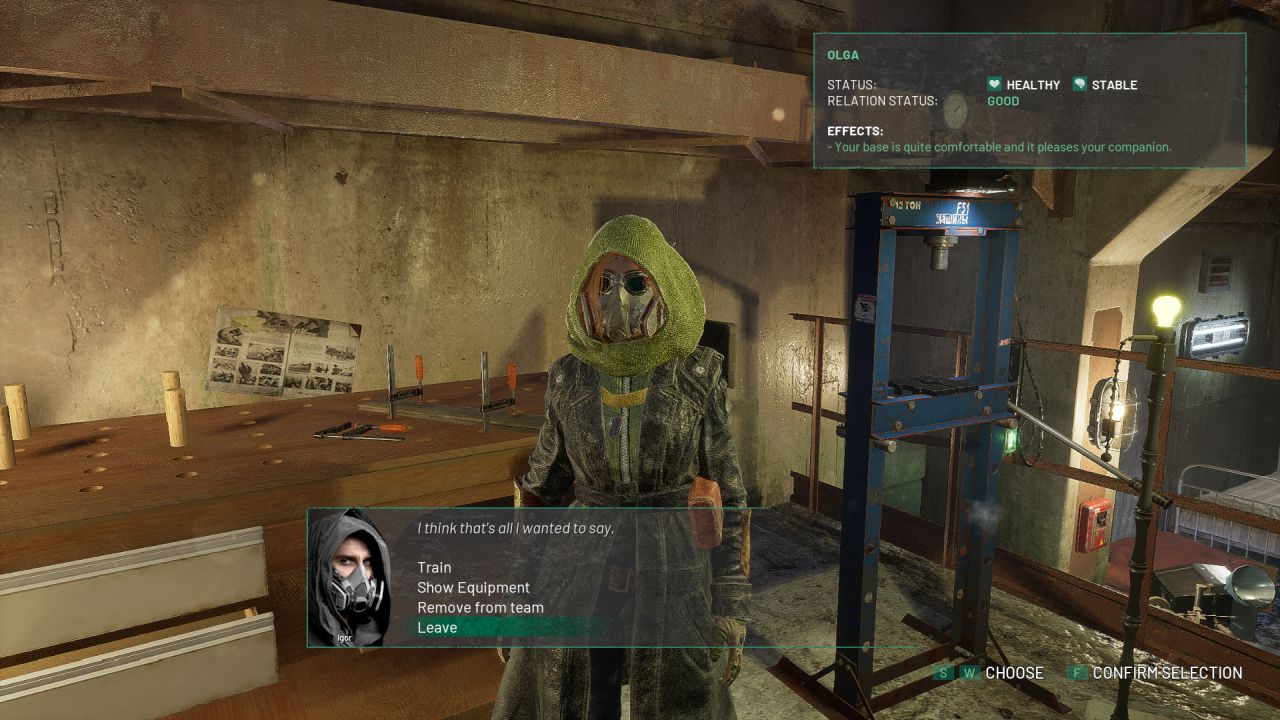Choose the Train dialogue option
Screen dimensions: 1280x720
(x=434, y=568)
